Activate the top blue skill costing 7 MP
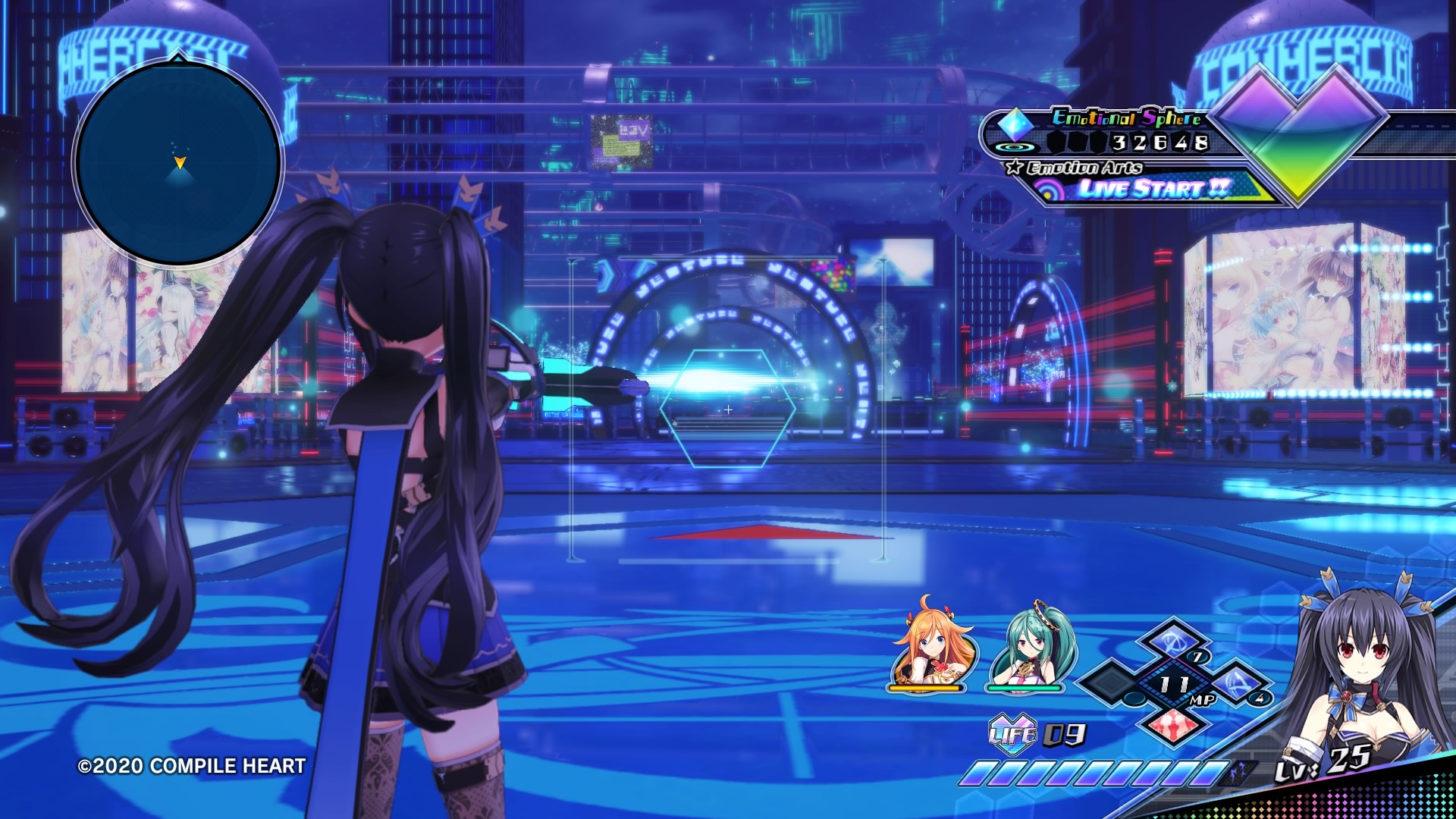This screenshot has width=1456, height=819. (1173, 642)
